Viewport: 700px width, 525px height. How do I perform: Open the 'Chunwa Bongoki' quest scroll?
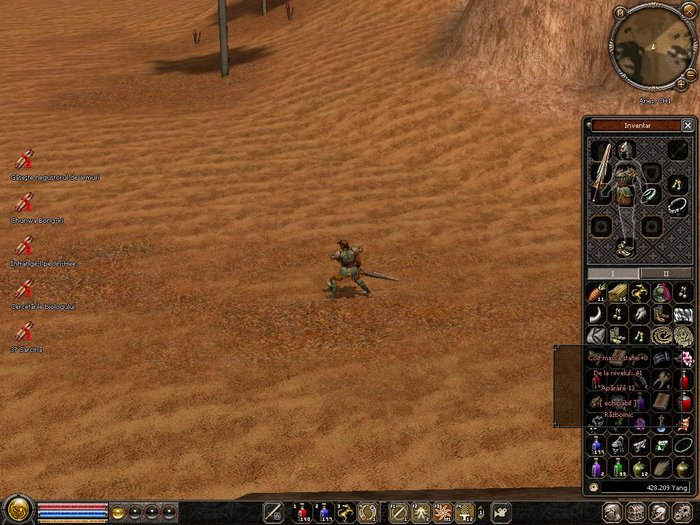coord(25,203)
